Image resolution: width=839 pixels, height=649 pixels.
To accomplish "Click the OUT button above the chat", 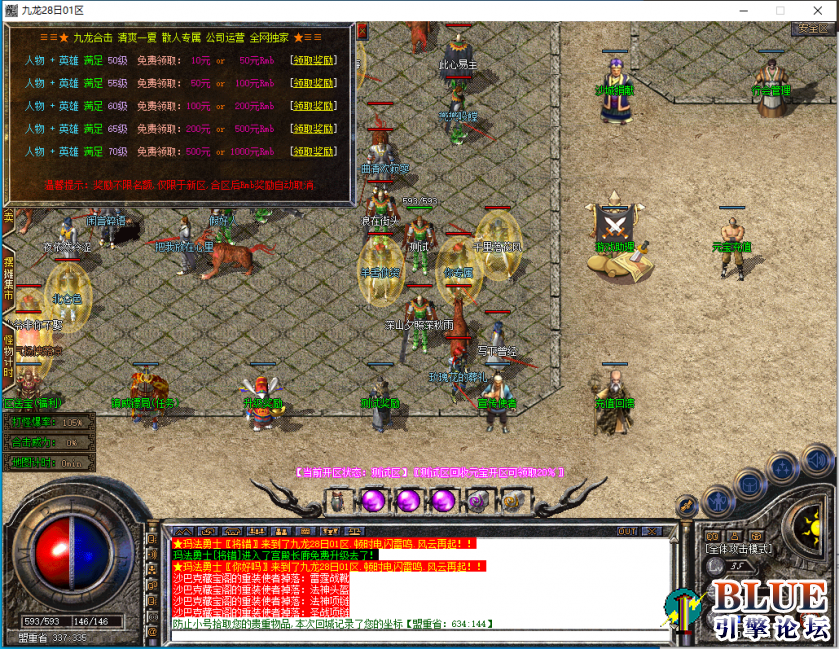I will 627,531.
